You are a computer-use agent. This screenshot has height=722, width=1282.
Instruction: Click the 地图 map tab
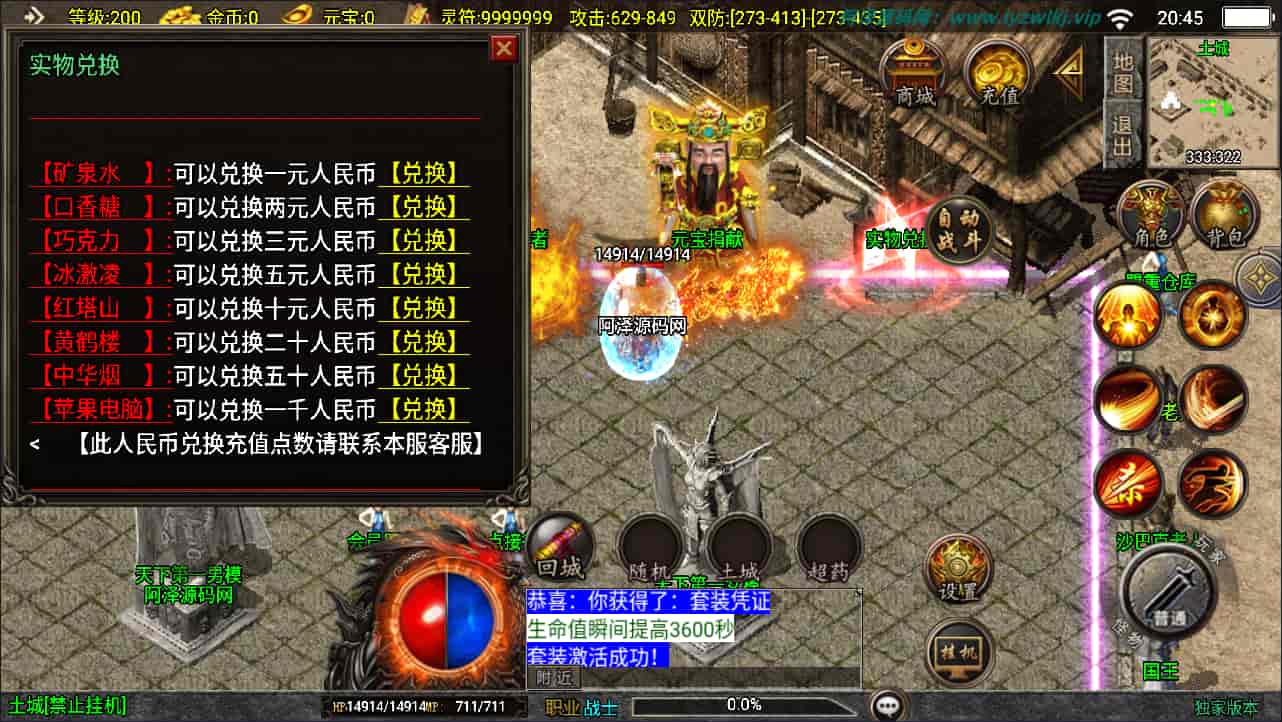pyautogui.click(x=1123, y=70)
